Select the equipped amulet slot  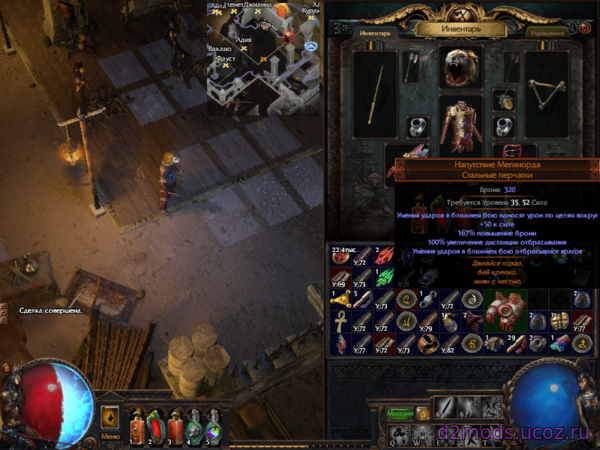tap(504, 101)
